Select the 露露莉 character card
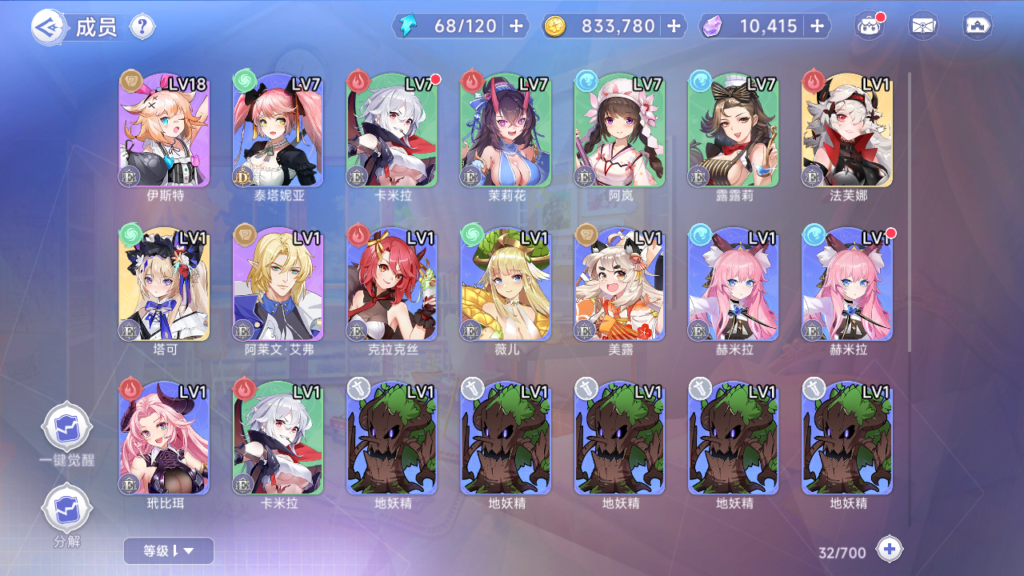The height and width of the screenshot is (576, 1024). tap(734, 130)
